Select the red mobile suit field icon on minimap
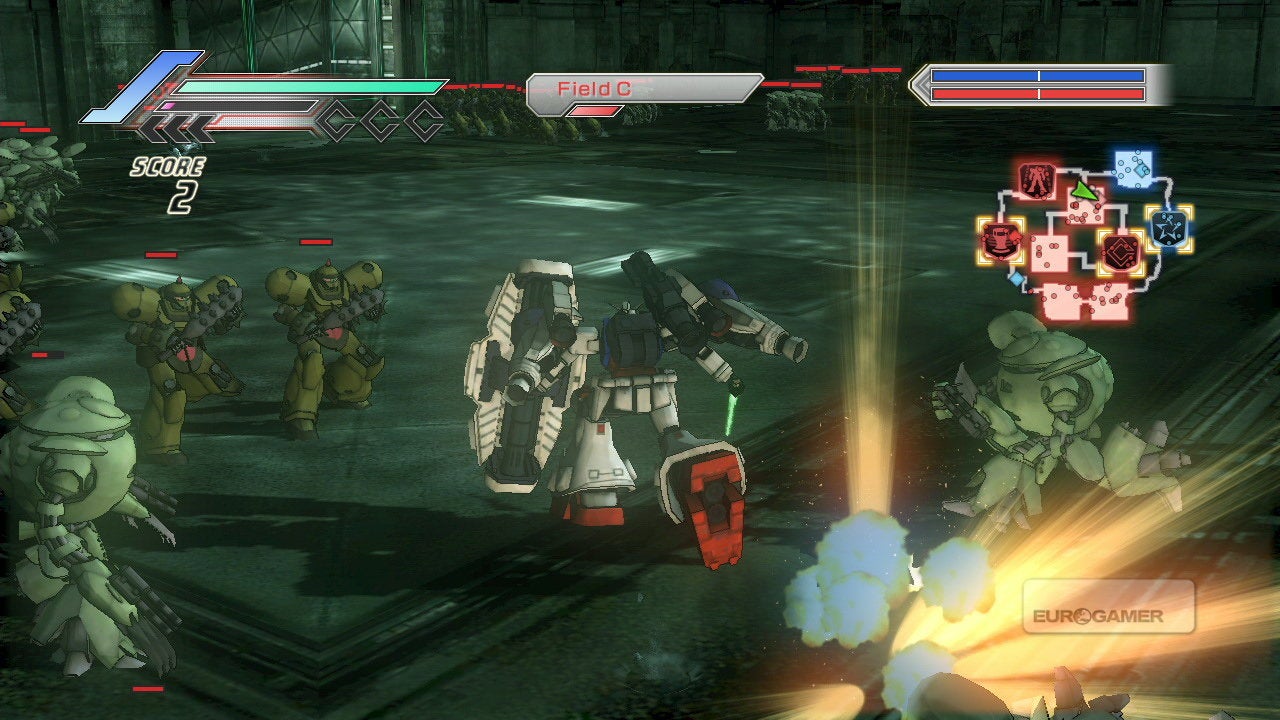 1037,180
